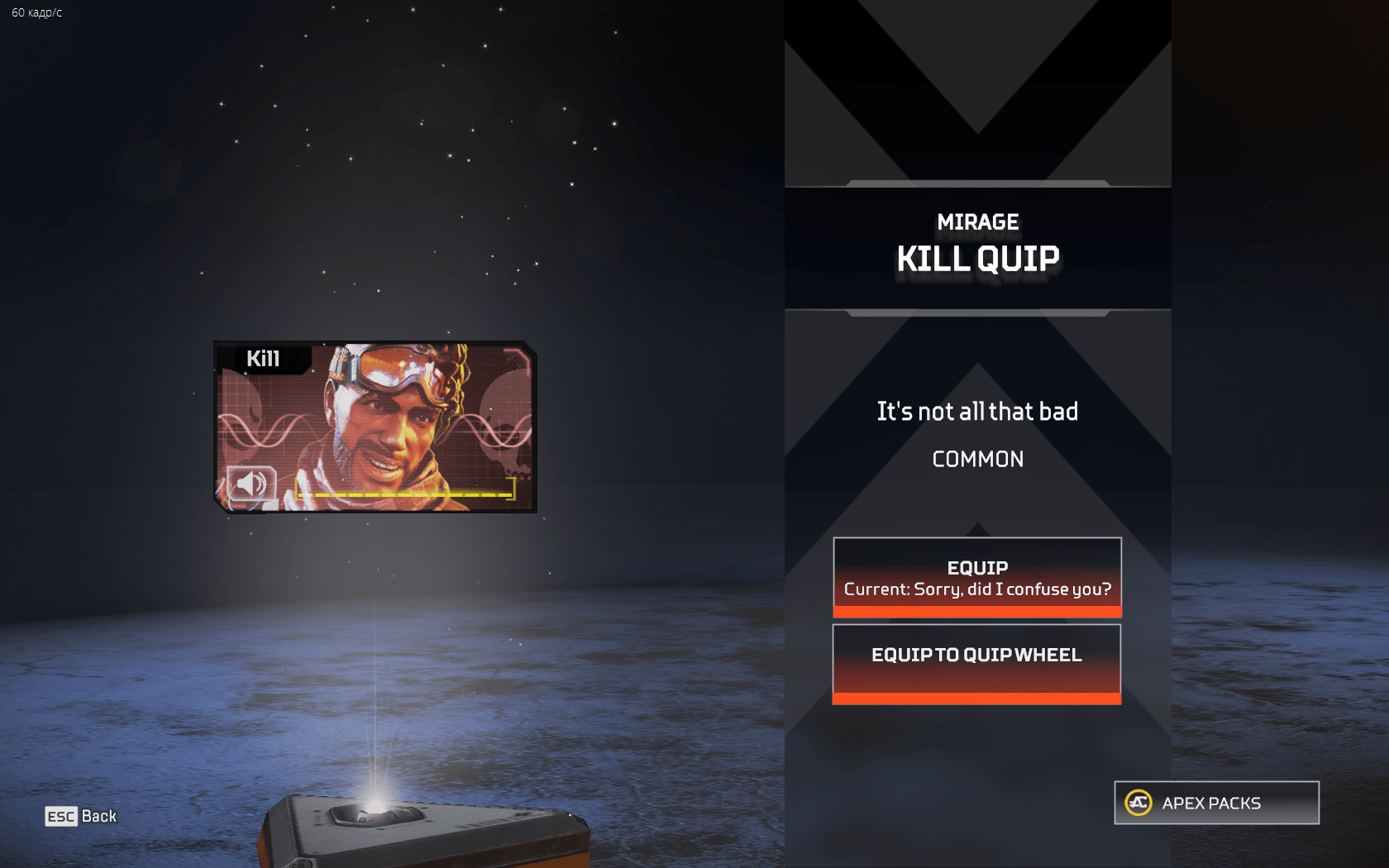Click the glowing Apex Pack crate

pyautogui.click(x=397, y=835)
